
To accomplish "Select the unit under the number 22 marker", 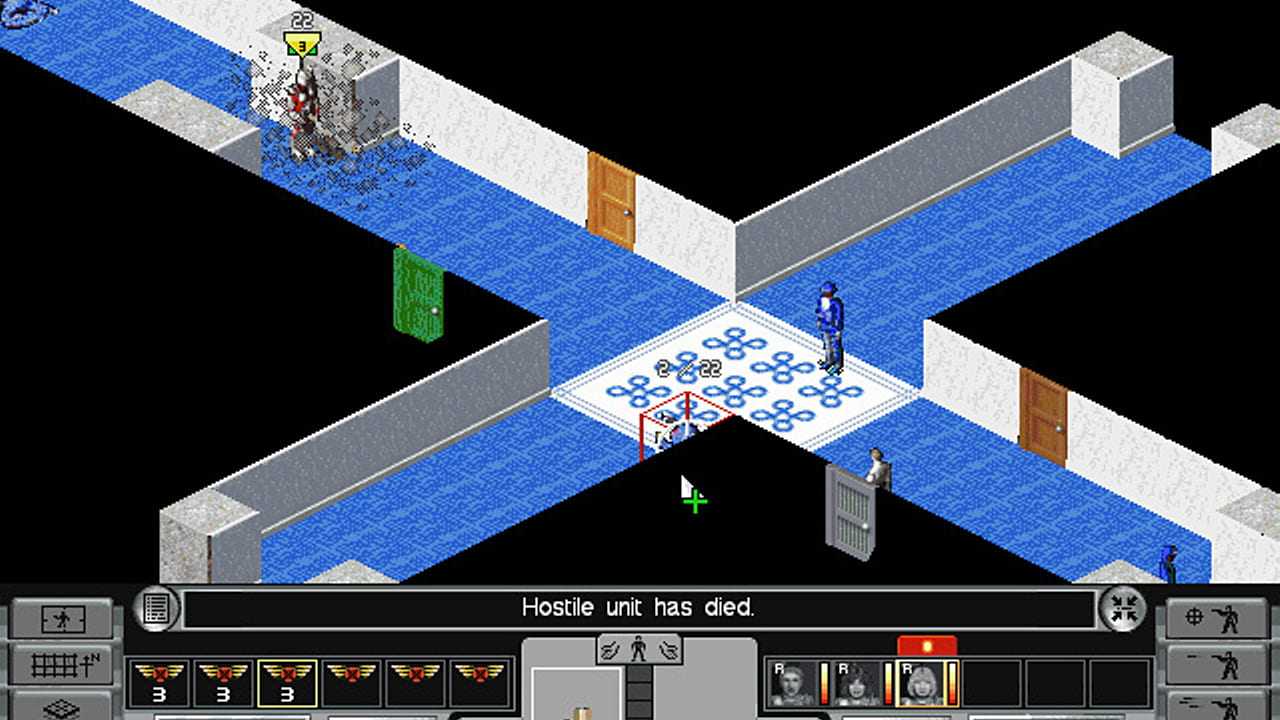I will (305, 115).
